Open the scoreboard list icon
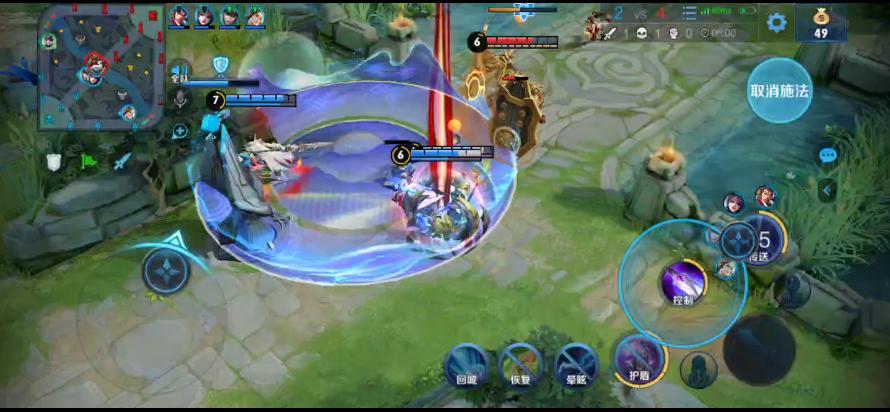 (689, 13)
